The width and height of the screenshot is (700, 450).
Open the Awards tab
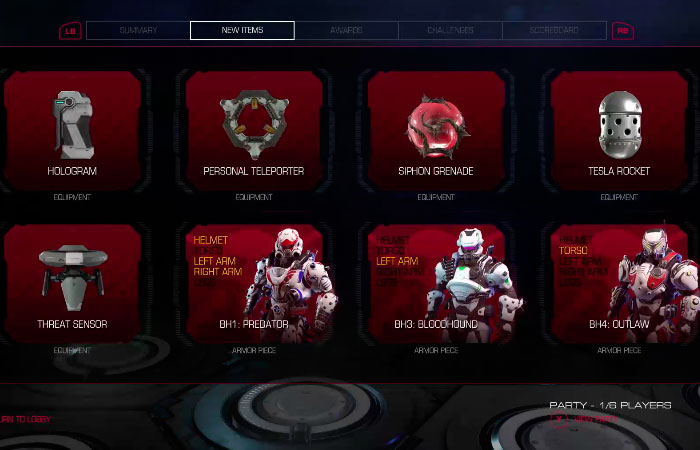pos(346,31)
